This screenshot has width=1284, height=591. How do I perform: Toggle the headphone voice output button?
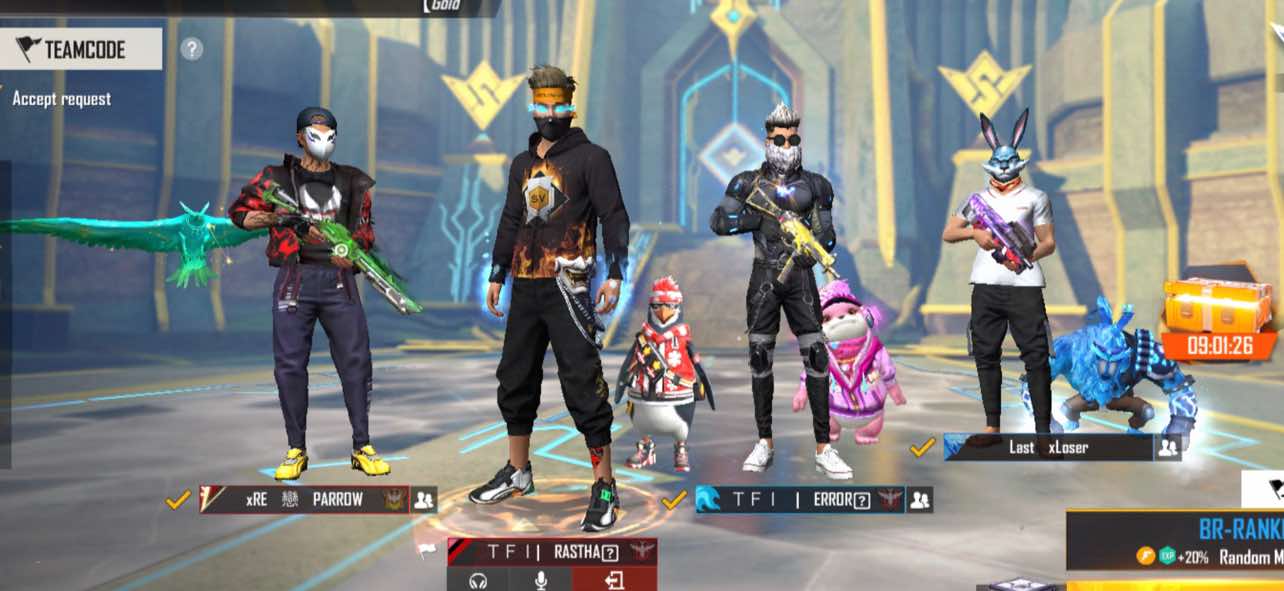478,580
